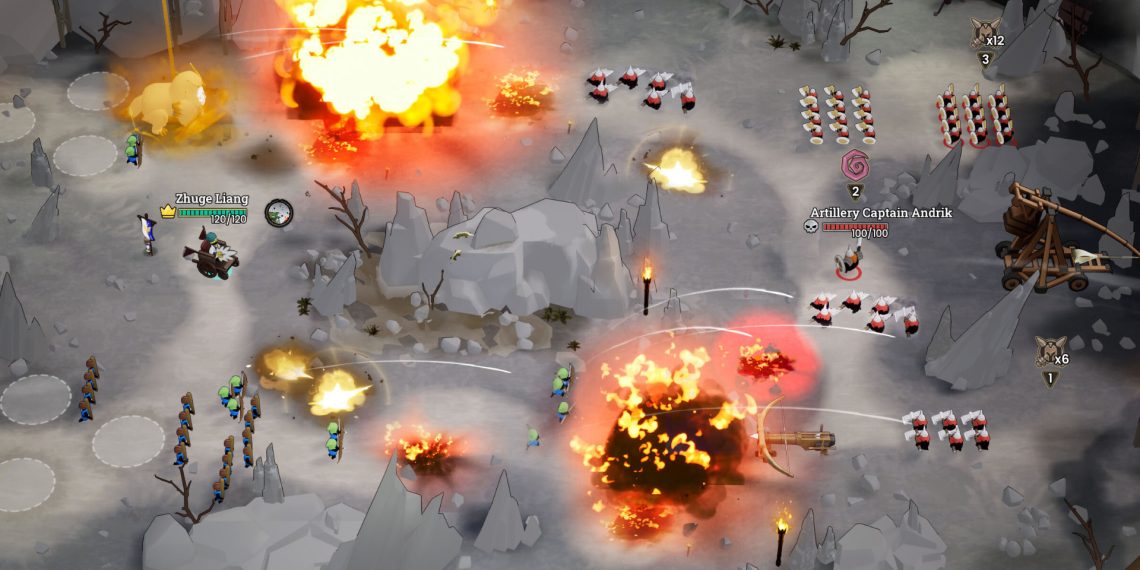Click the round compass icon beside Zhuge Liang

point(279,212)
